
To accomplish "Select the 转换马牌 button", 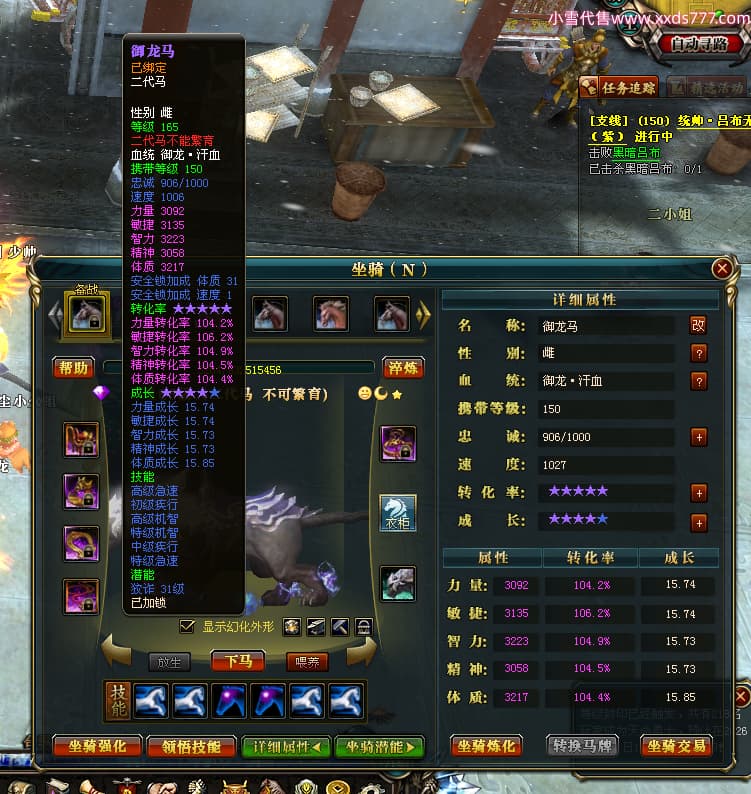I will pyautogui.click(x=582, y=746).
